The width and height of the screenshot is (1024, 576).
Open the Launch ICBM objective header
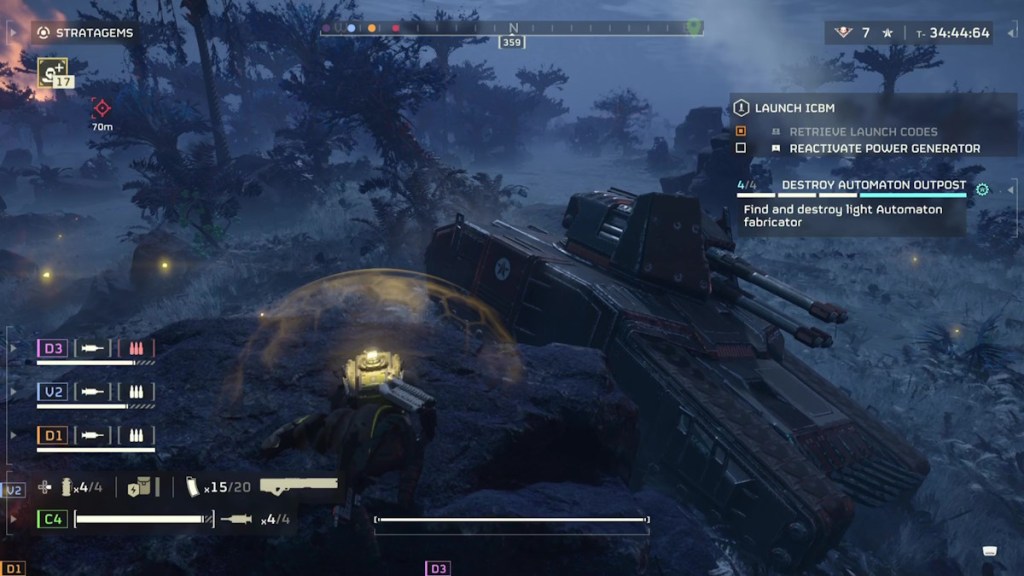pyautogui.click(x=794, y=108)
